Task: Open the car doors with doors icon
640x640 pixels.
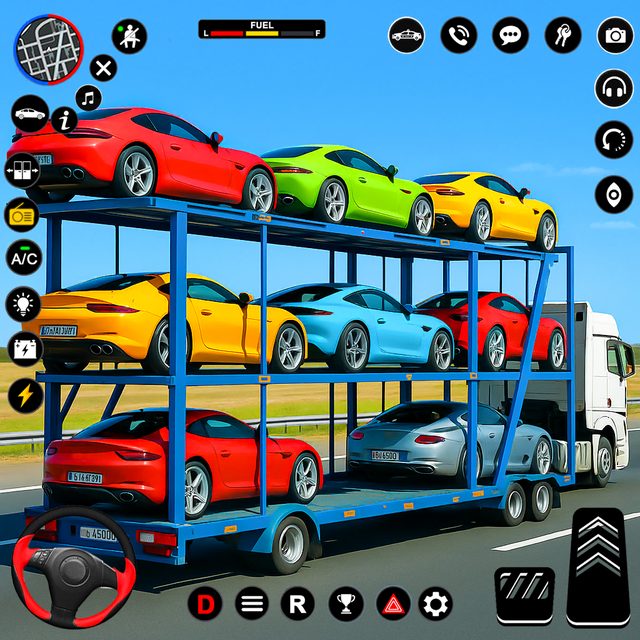Action: (x=23, y=171)
